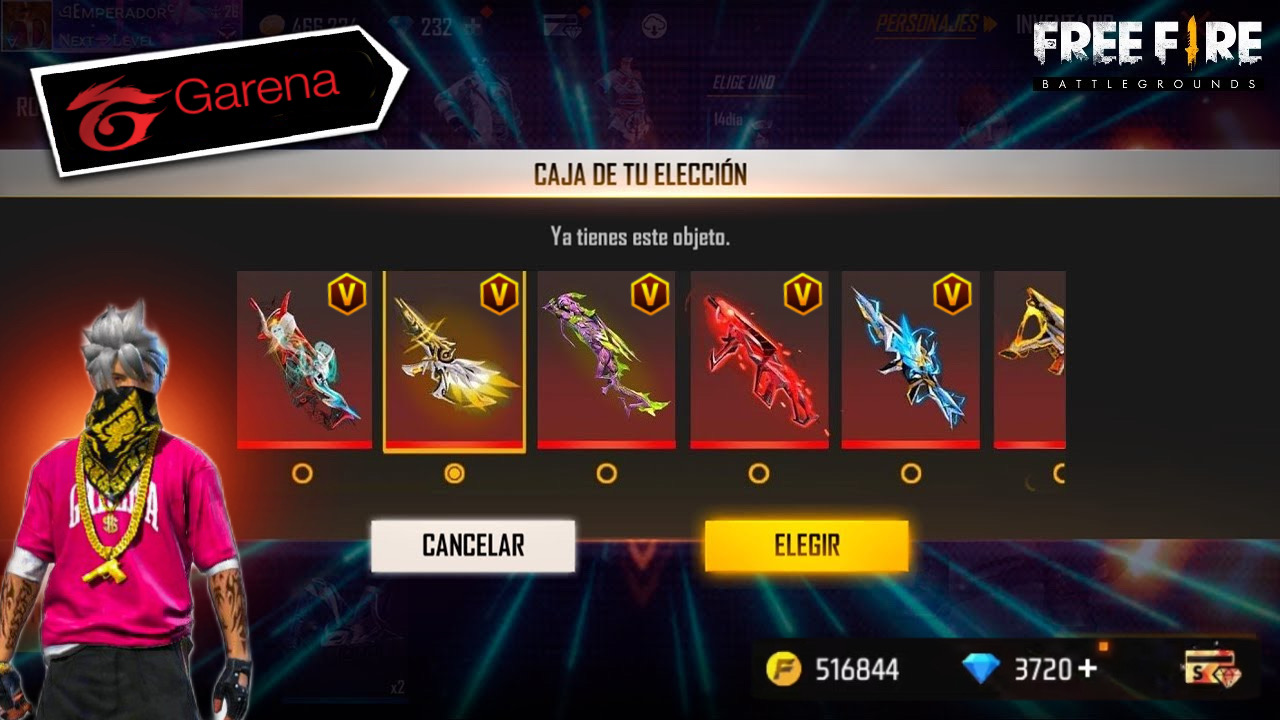This screenshot has height=720, width=1280.
Task: Cancel the box selection with CANCELAR
Action: (473, 545)
